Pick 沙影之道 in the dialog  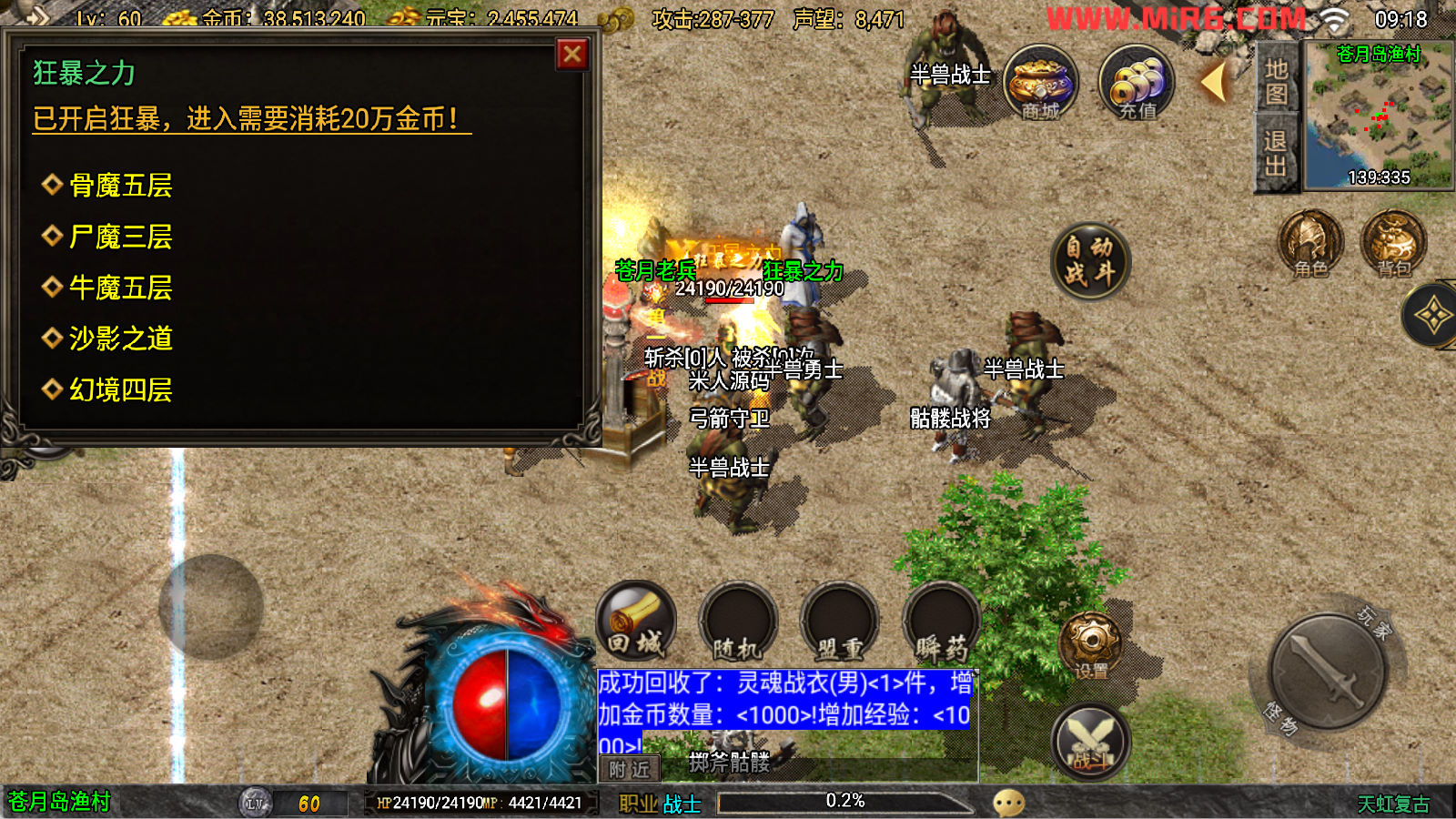[120, 339]
